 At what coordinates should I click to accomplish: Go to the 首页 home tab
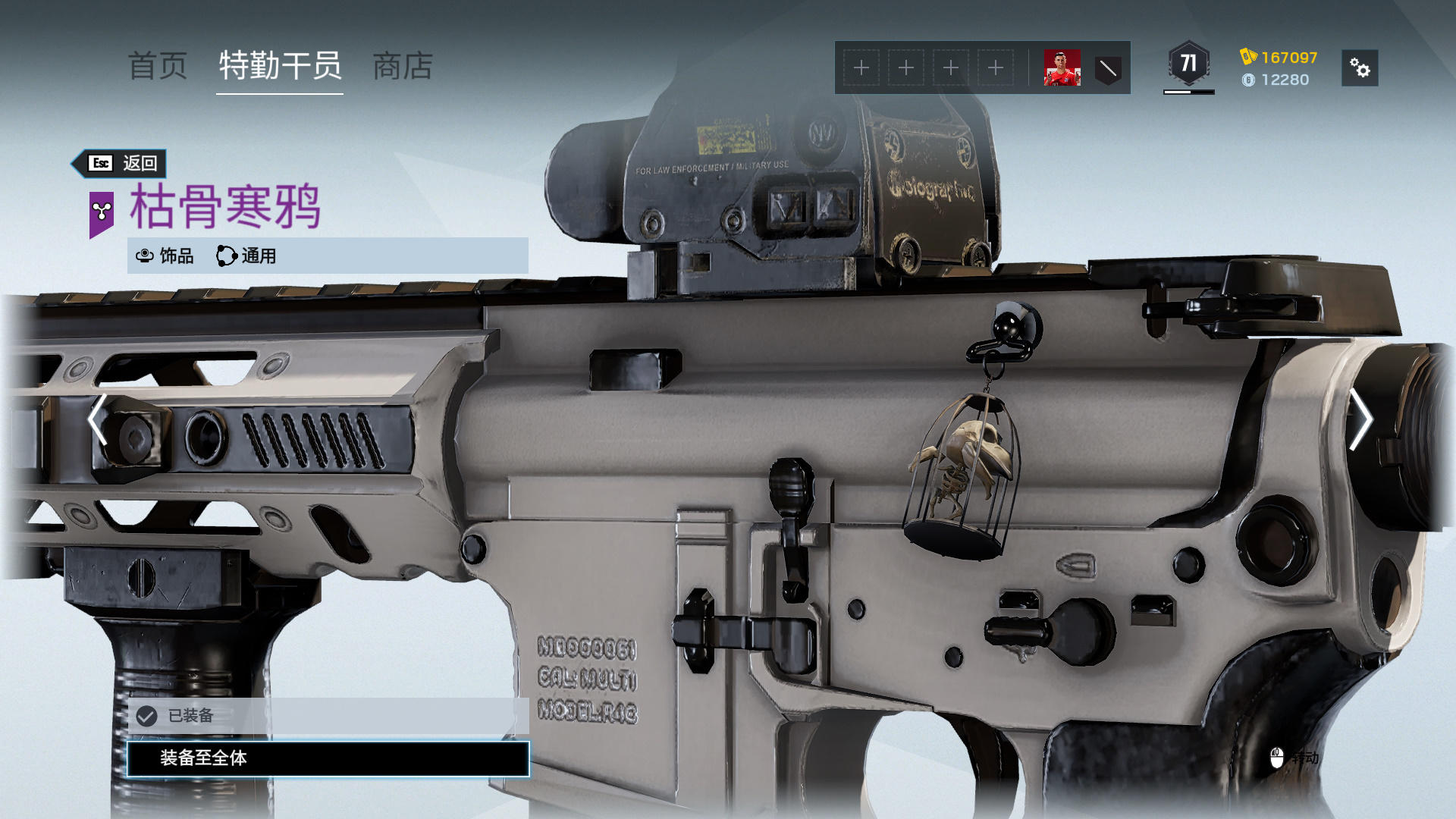tap(158, 66)
